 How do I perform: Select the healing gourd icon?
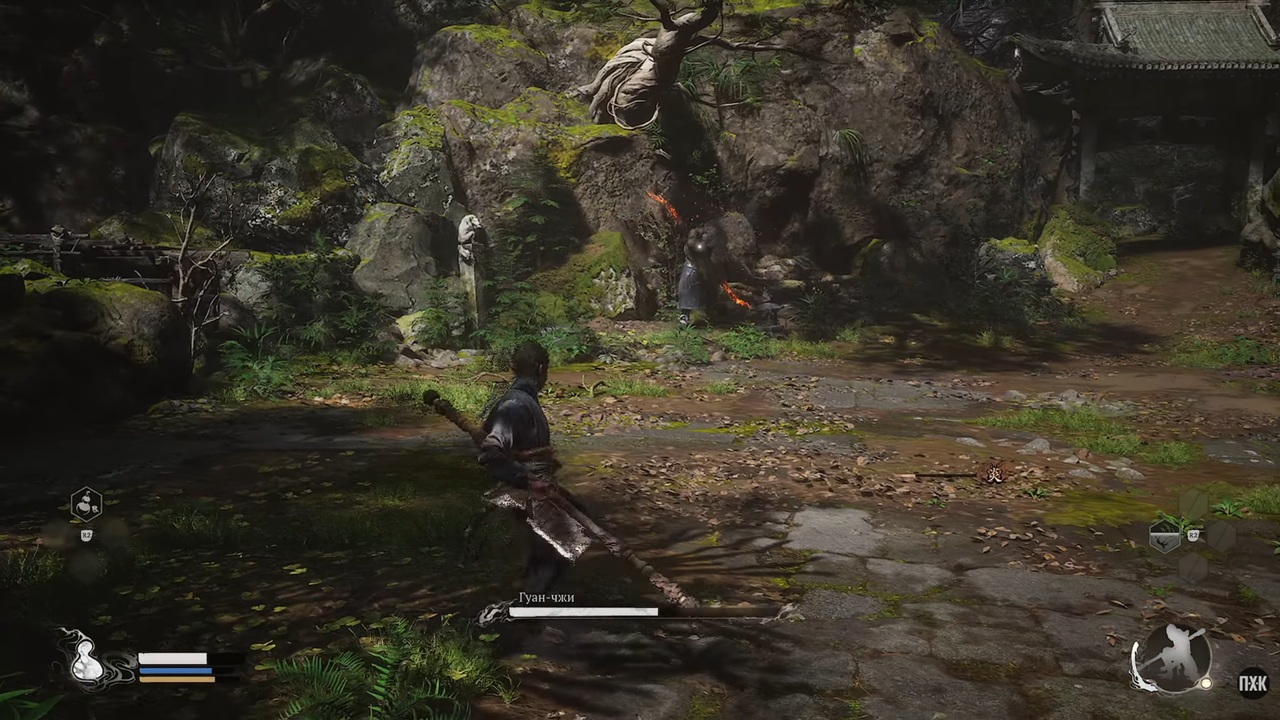click(x=88, y=660)
